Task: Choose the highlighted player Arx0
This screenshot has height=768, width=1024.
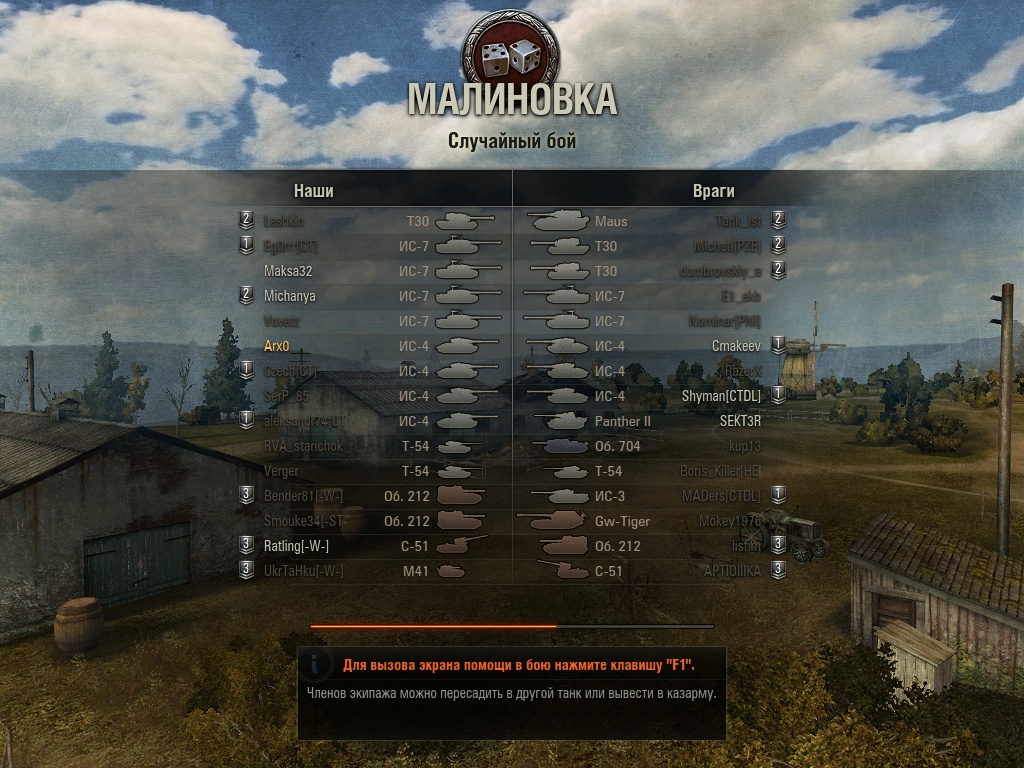Action: [277, 346]
